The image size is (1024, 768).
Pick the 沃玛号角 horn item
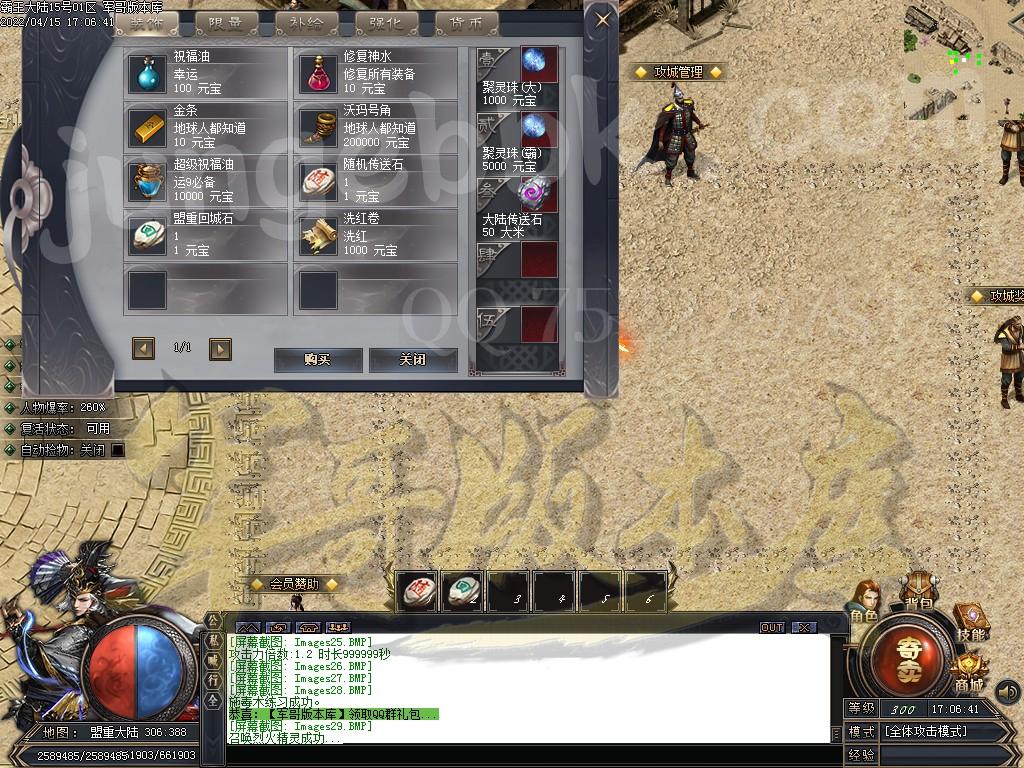[318, 127]
